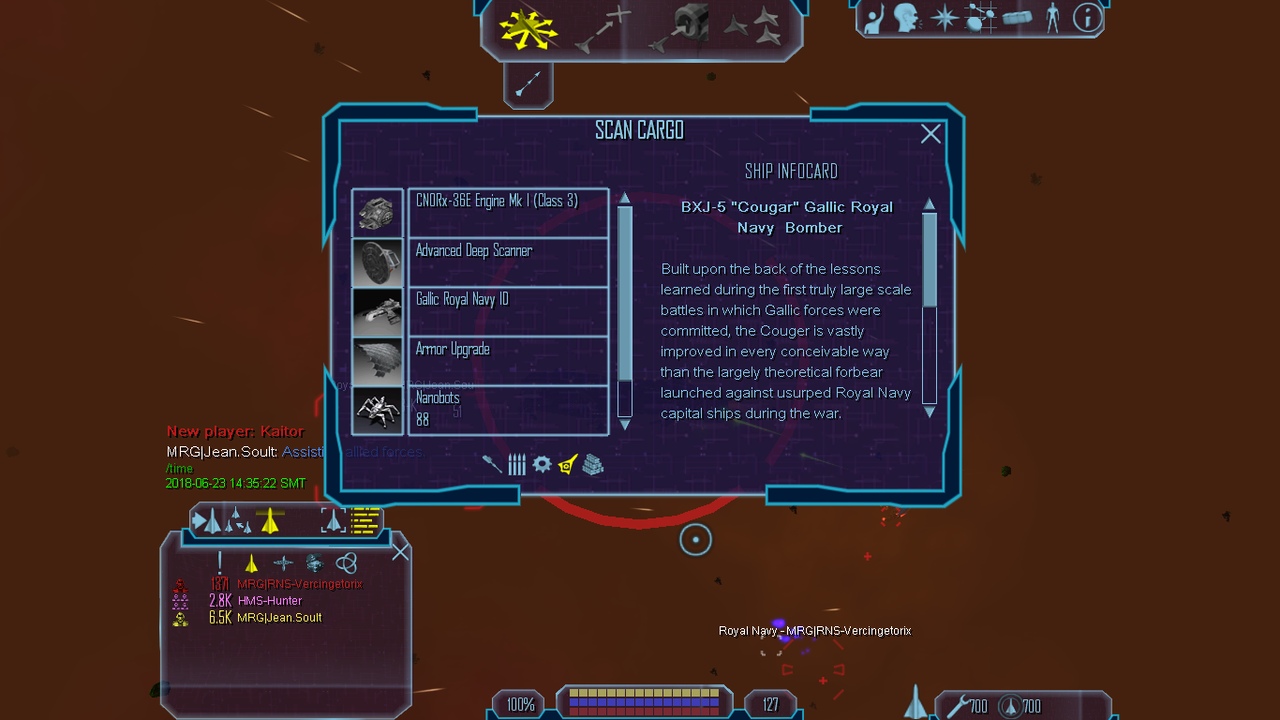Activate the yellow free flight maneuver icon
The height and width of the screenshot is (720, 1280).
[x=528, y=29]
